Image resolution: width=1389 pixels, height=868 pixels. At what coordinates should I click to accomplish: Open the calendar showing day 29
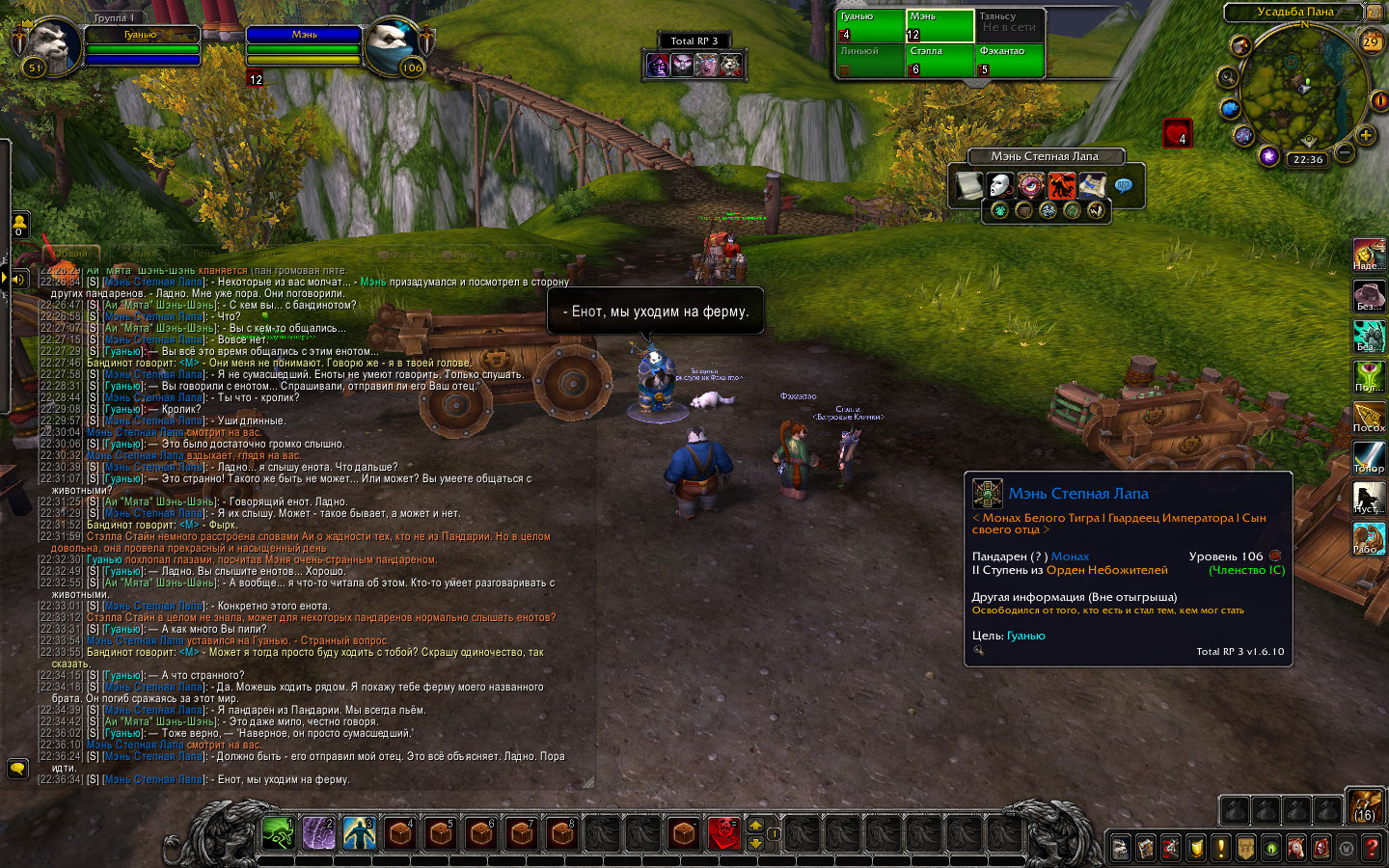click(x=1371, y=42)
